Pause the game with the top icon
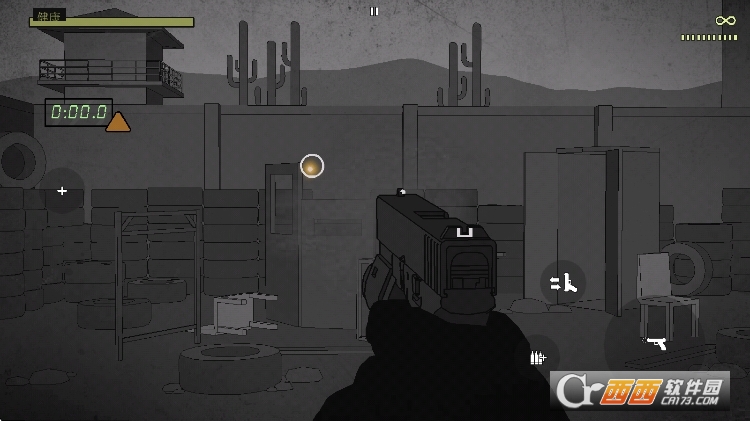 (x=374, y=12)
